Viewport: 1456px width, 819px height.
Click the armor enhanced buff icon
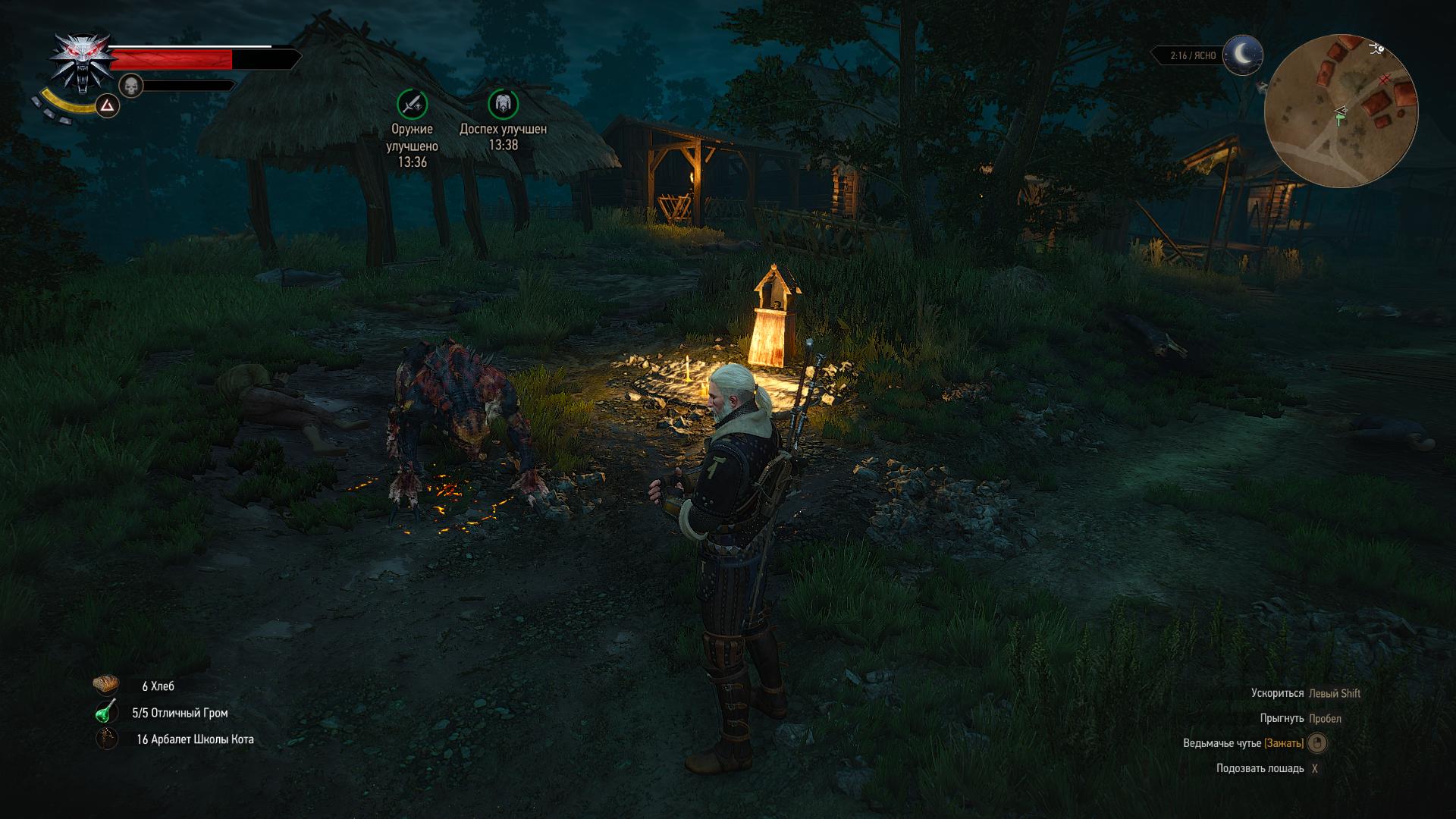point(503,104)
